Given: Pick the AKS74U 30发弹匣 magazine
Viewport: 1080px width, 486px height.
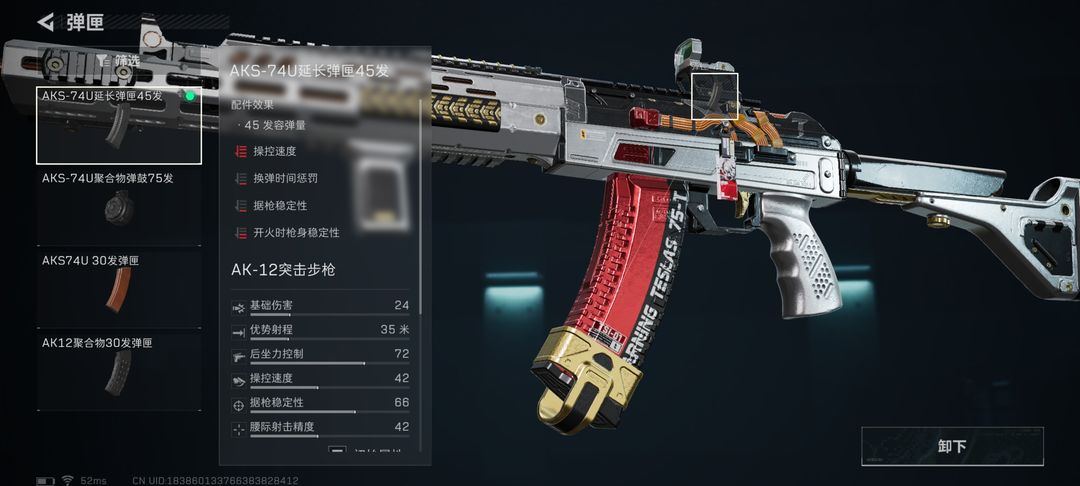Looking at the screenshot, I should (x=119, y=288).
